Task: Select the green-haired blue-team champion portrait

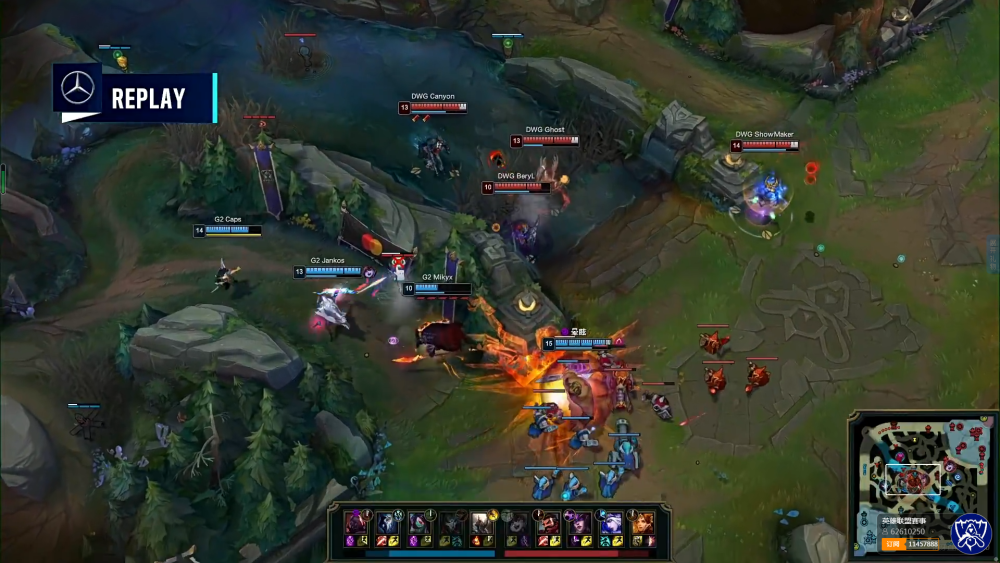Action: click(x=419, y=526)
